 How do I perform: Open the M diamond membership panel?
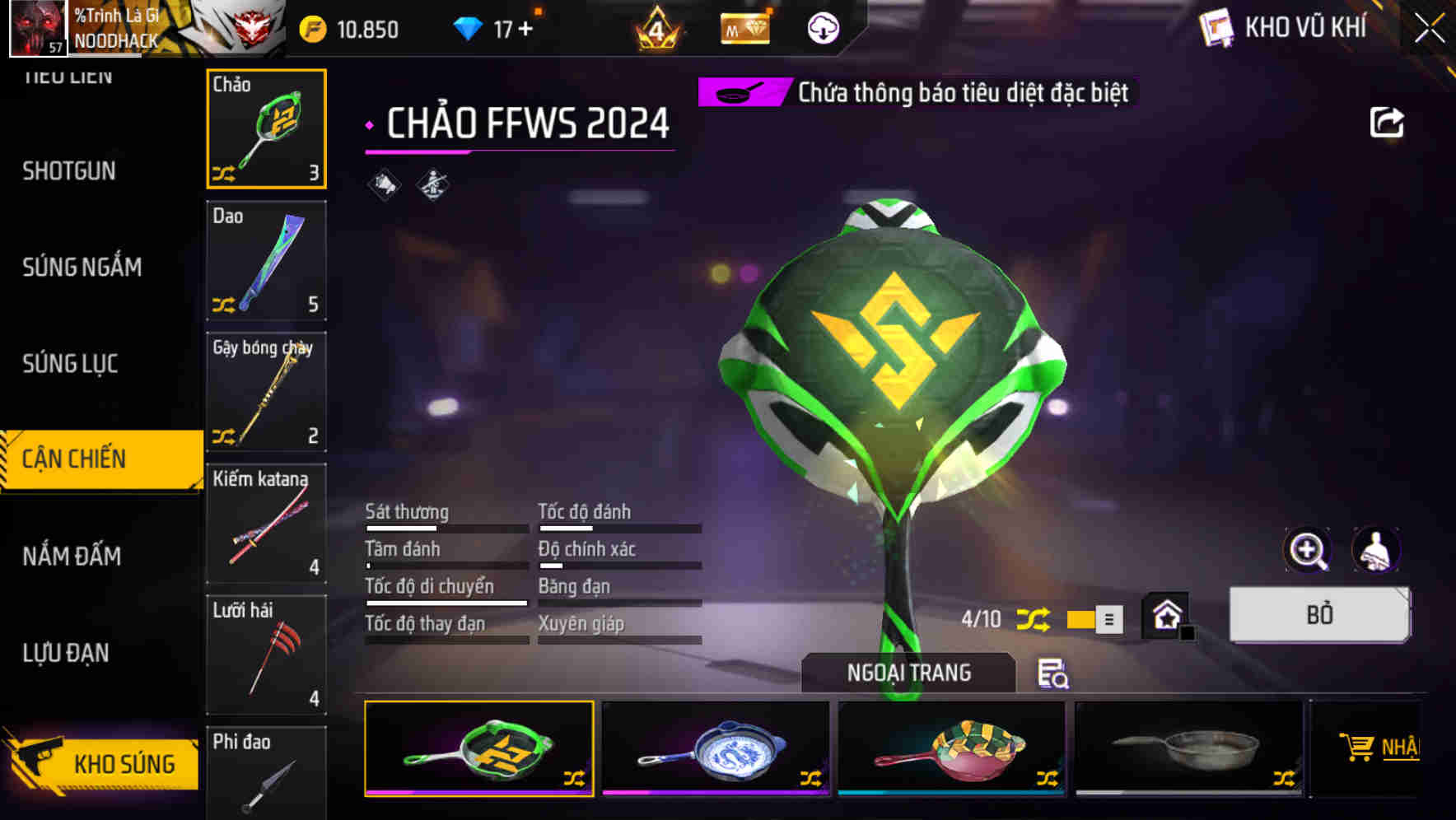pos(744,27)
